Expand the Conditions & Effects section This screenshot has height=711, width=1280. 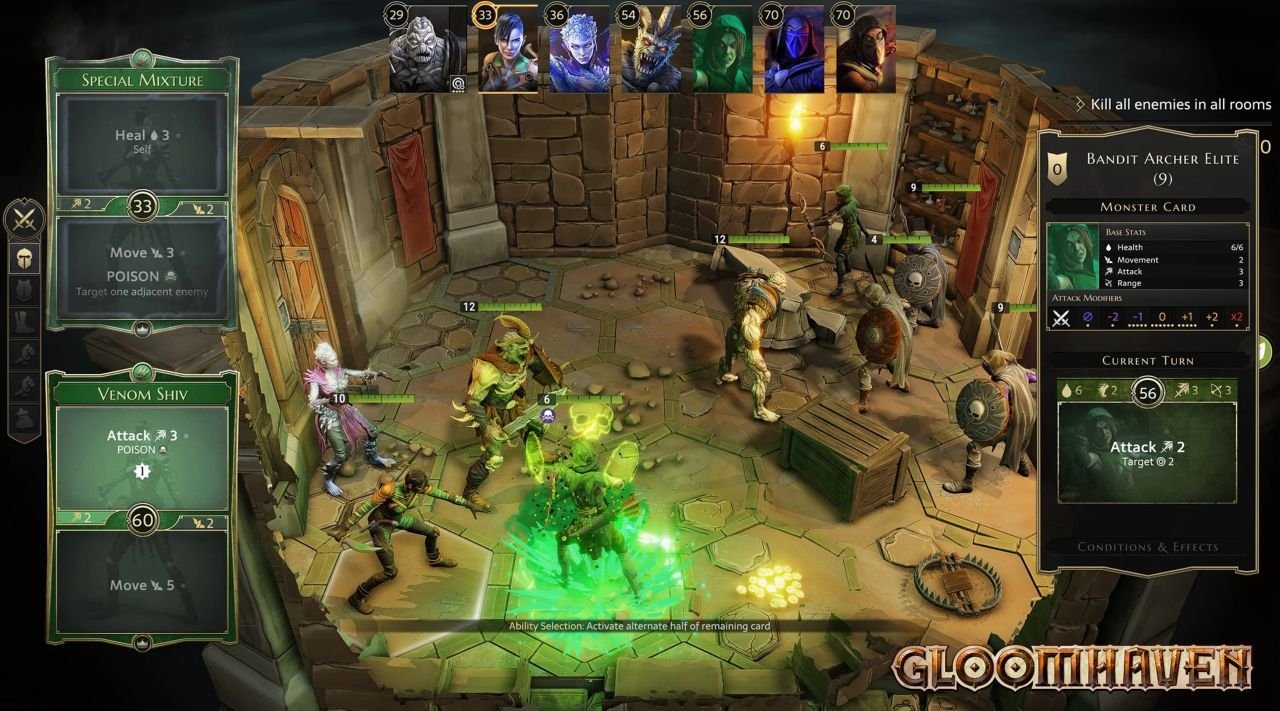point(1147,547)
